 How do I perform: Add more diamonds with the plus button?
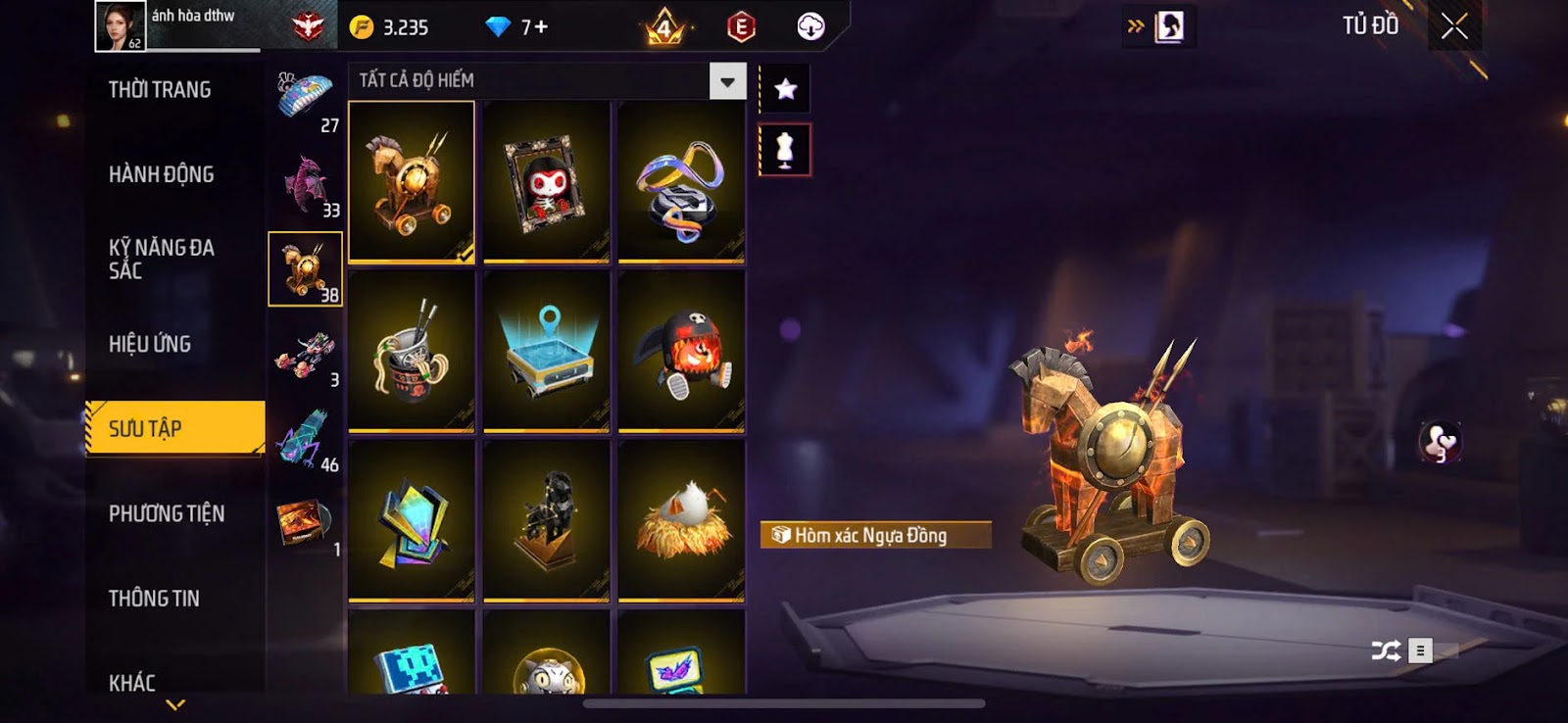pyautogui.click(x=541, y=27)
